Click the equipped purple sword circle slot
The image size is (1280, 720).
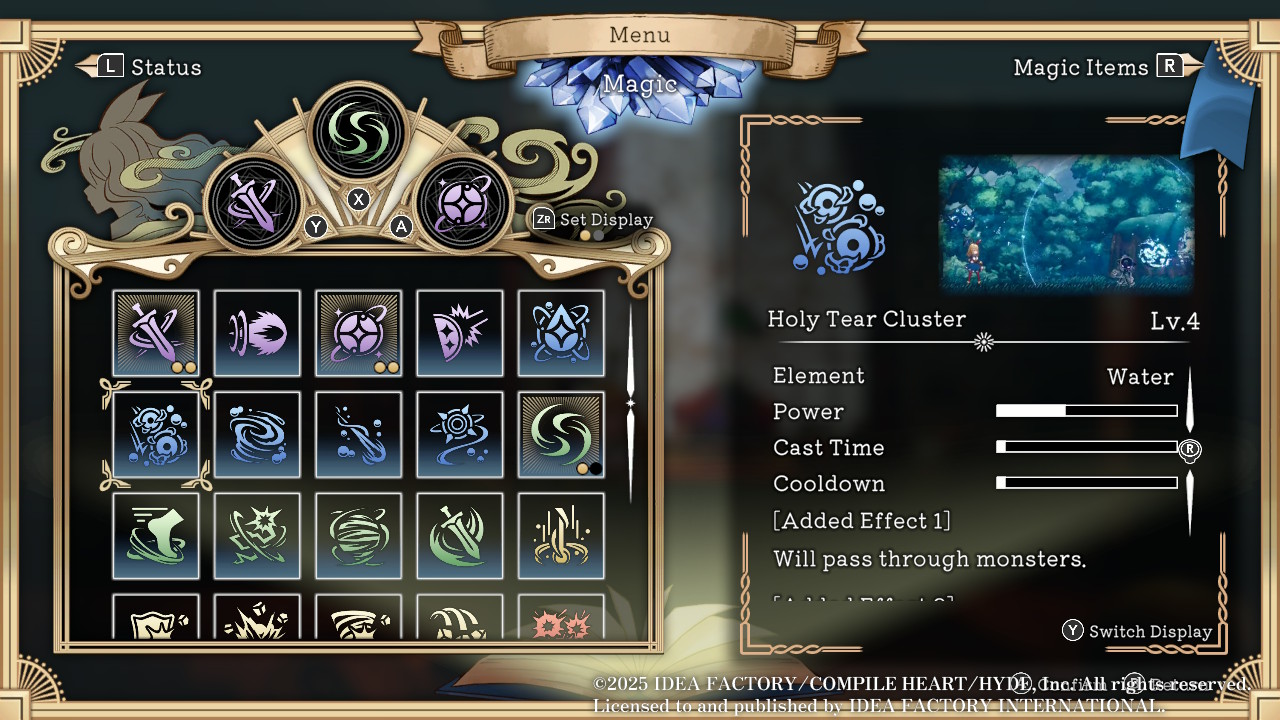coord(253,204)
